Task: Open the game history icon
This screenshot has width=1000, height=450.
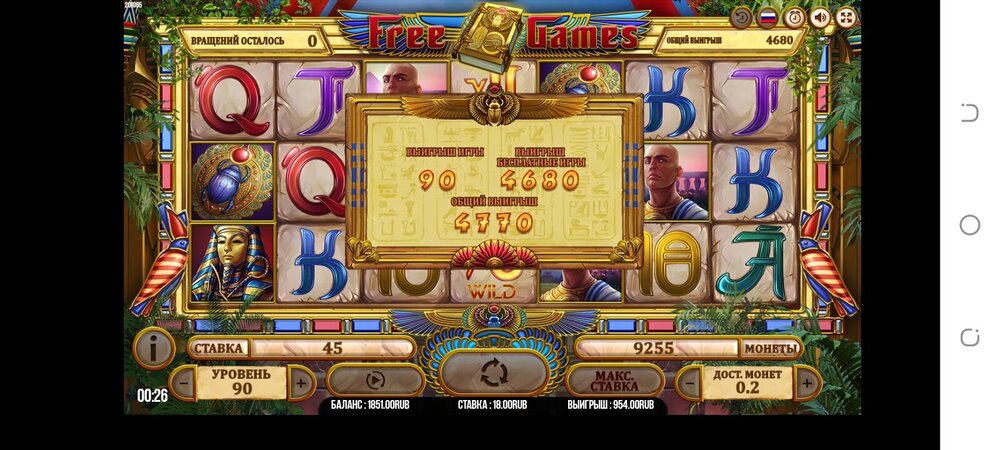Action: 741,17
